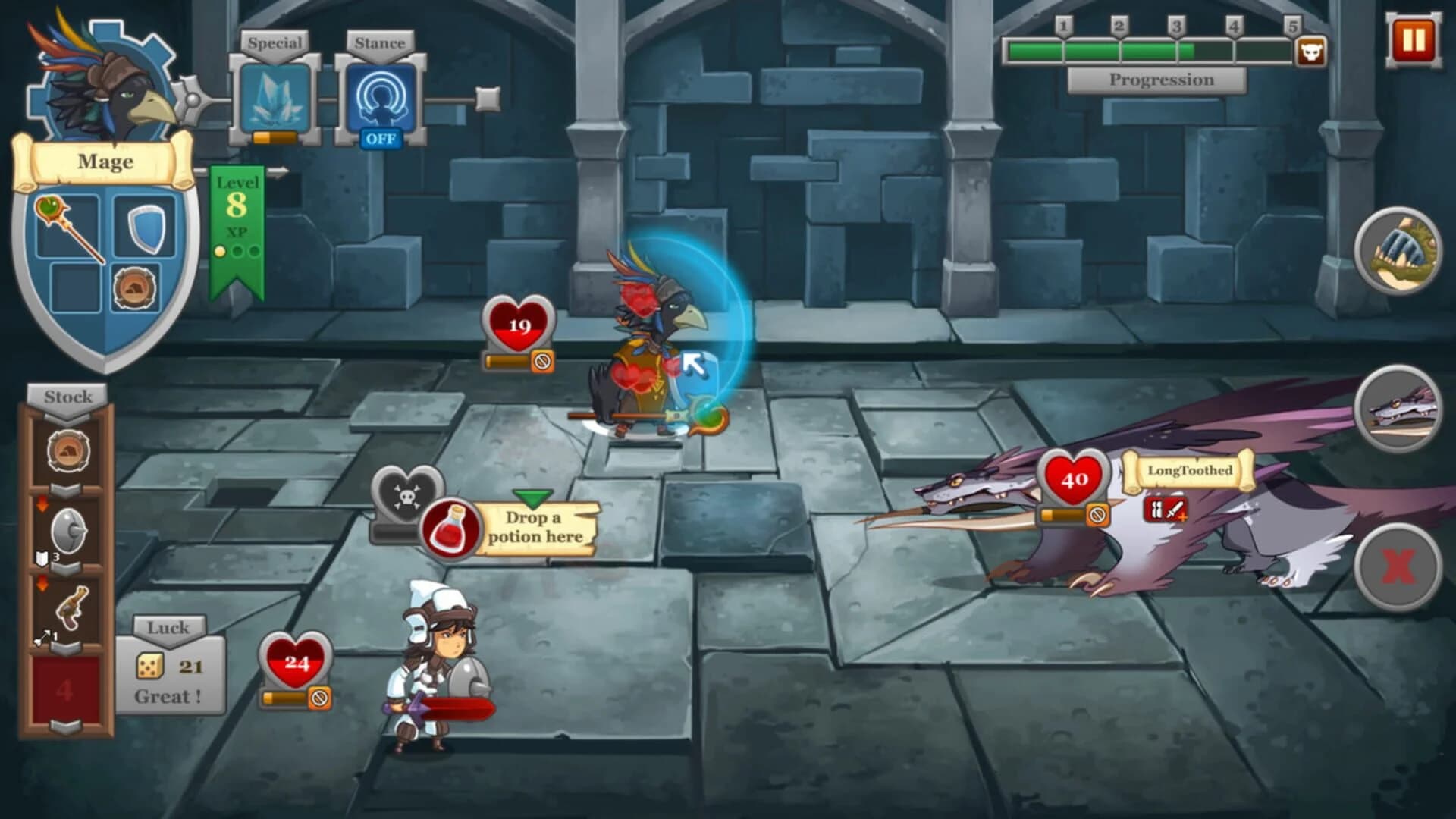Toggle the Stance setting from OFF
This screenshot has height=819, width=1456.
381,138
